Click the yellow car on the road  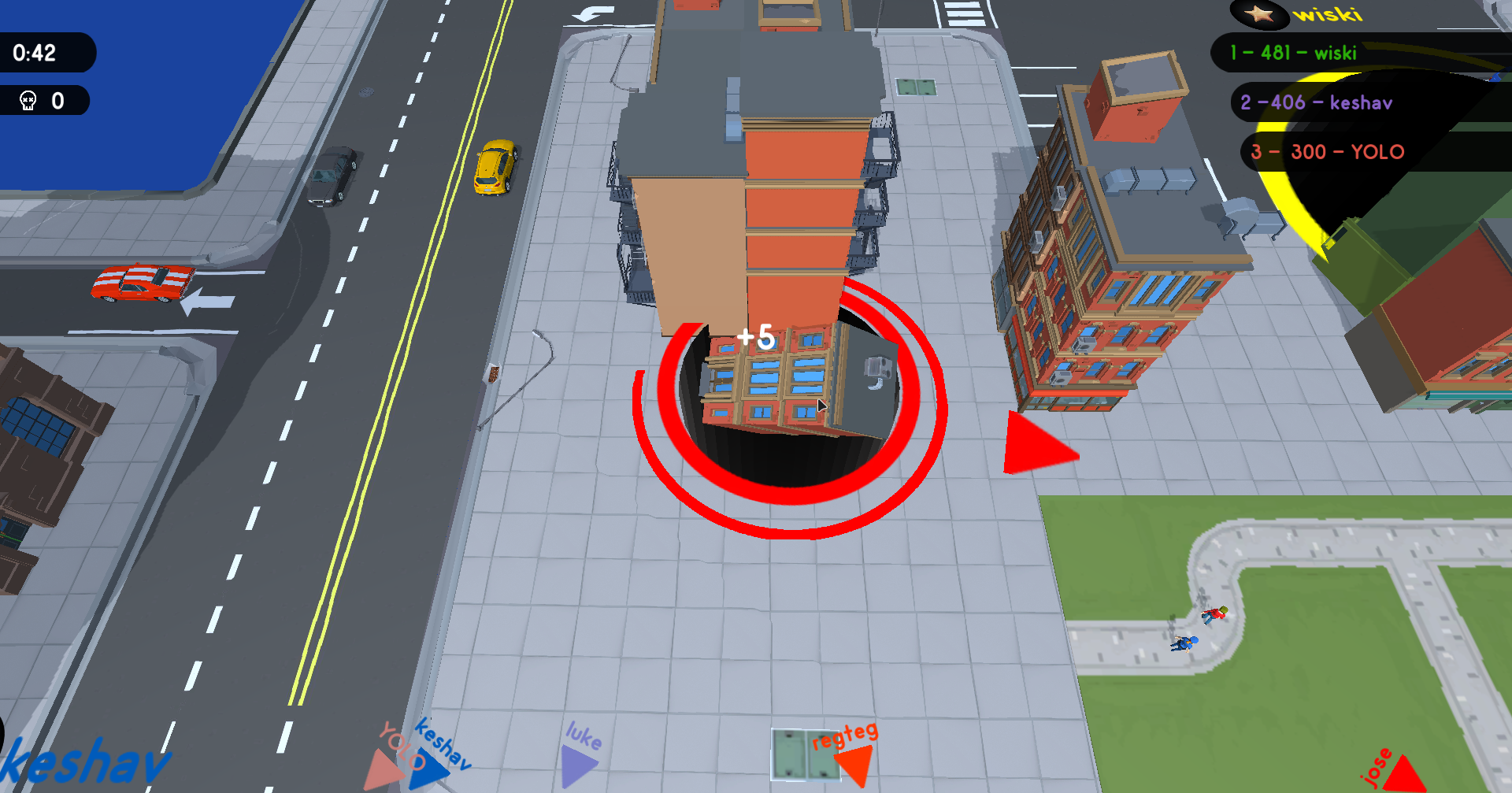[496, 165]
